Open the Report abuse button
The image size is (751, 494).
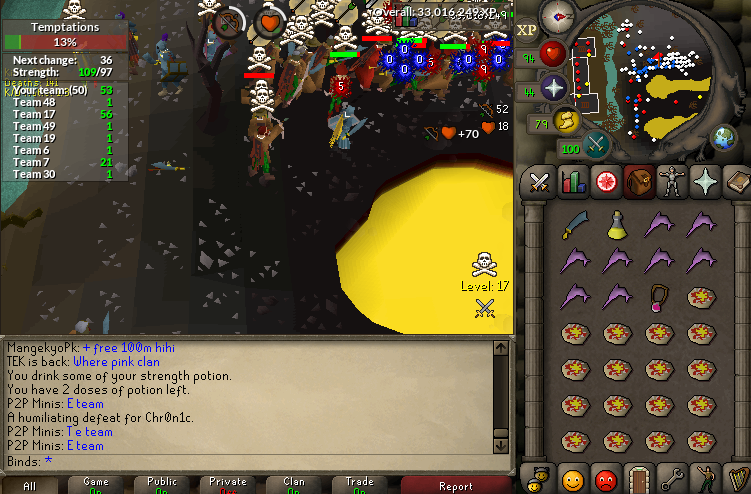tap(455, 486)
